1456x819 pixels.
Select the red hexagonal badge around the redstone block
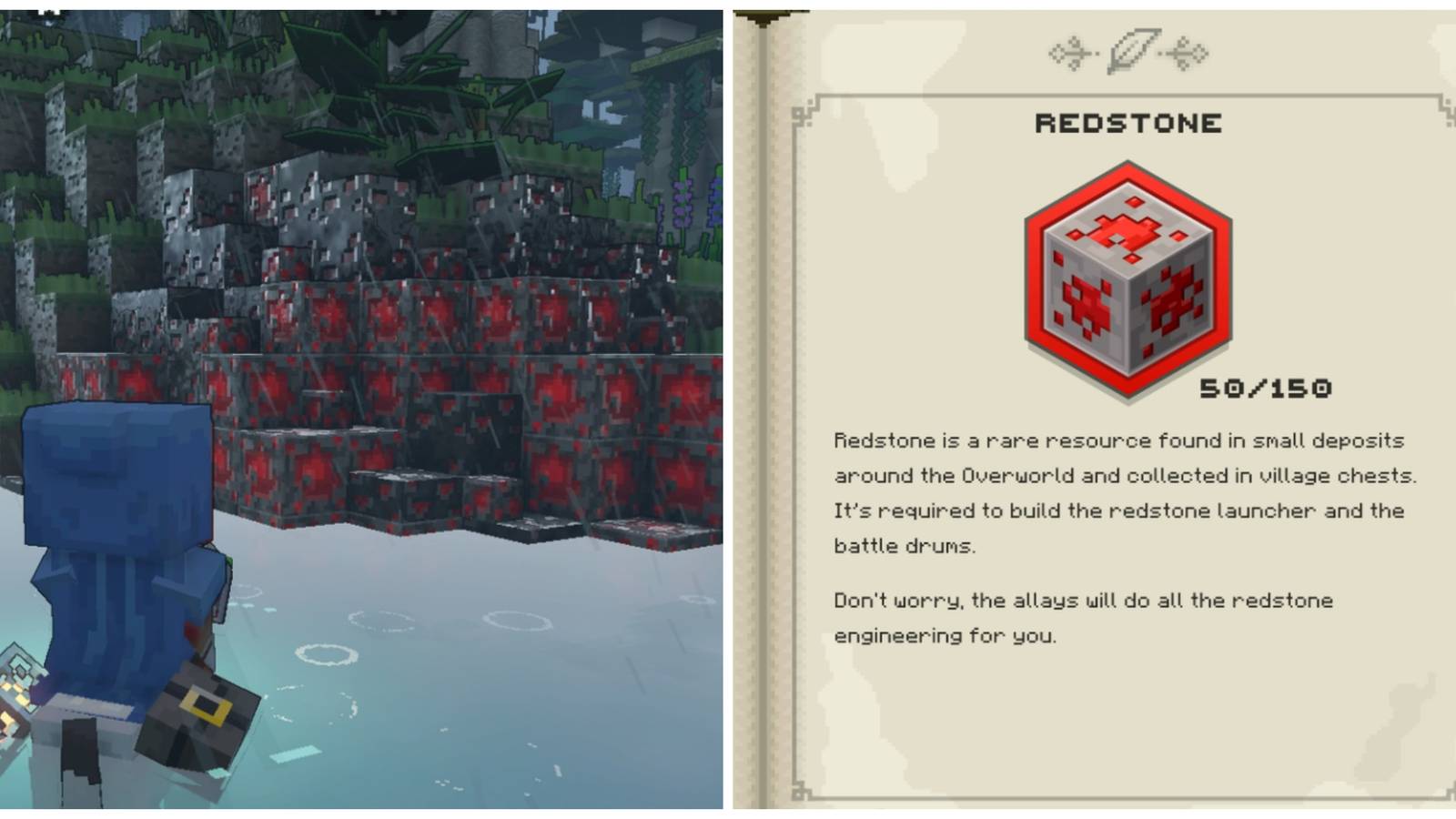point(1128,273)
